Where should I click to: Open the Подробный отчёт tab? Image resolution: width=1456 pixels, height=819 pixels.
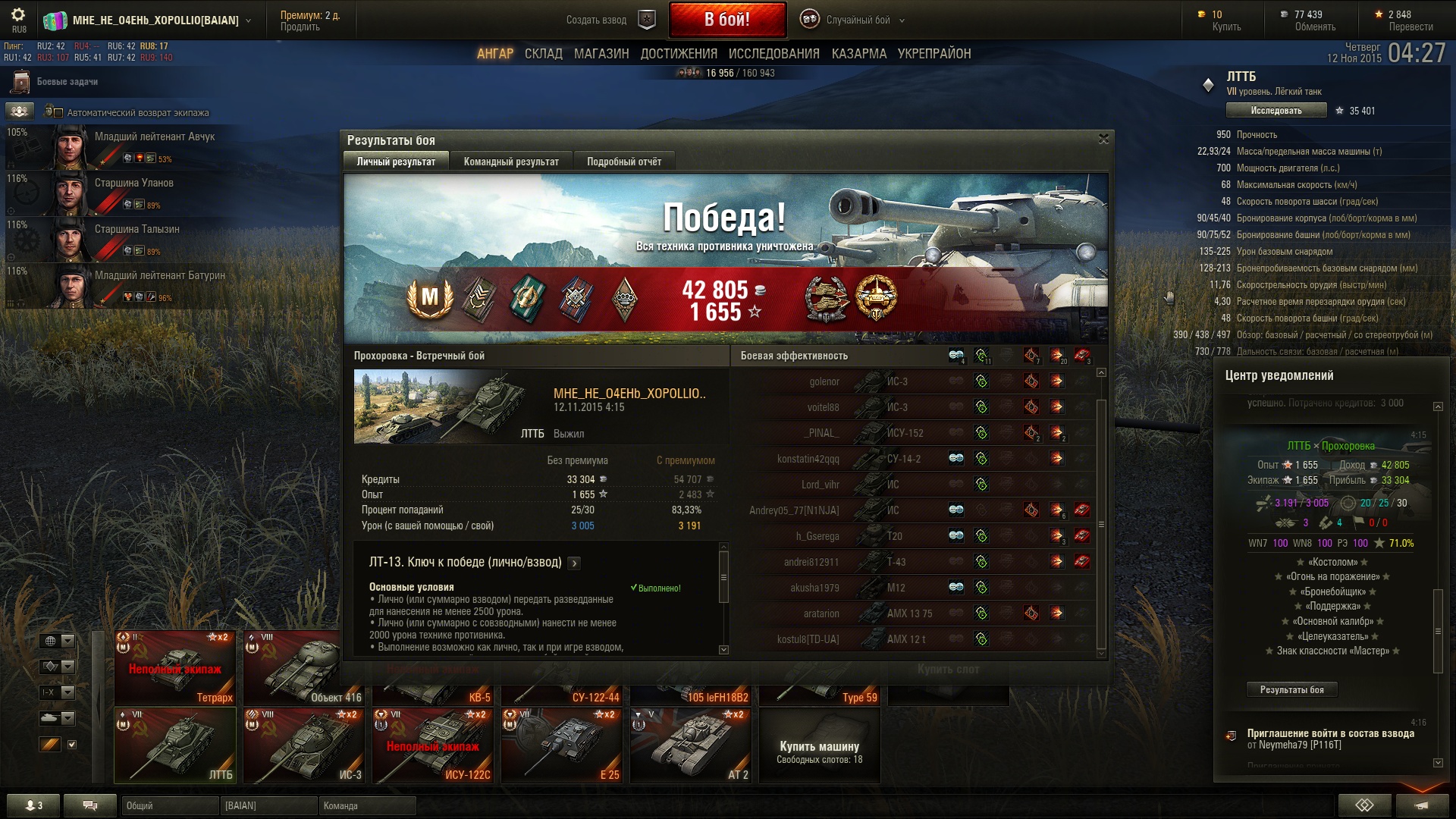(x=623, y=162)
